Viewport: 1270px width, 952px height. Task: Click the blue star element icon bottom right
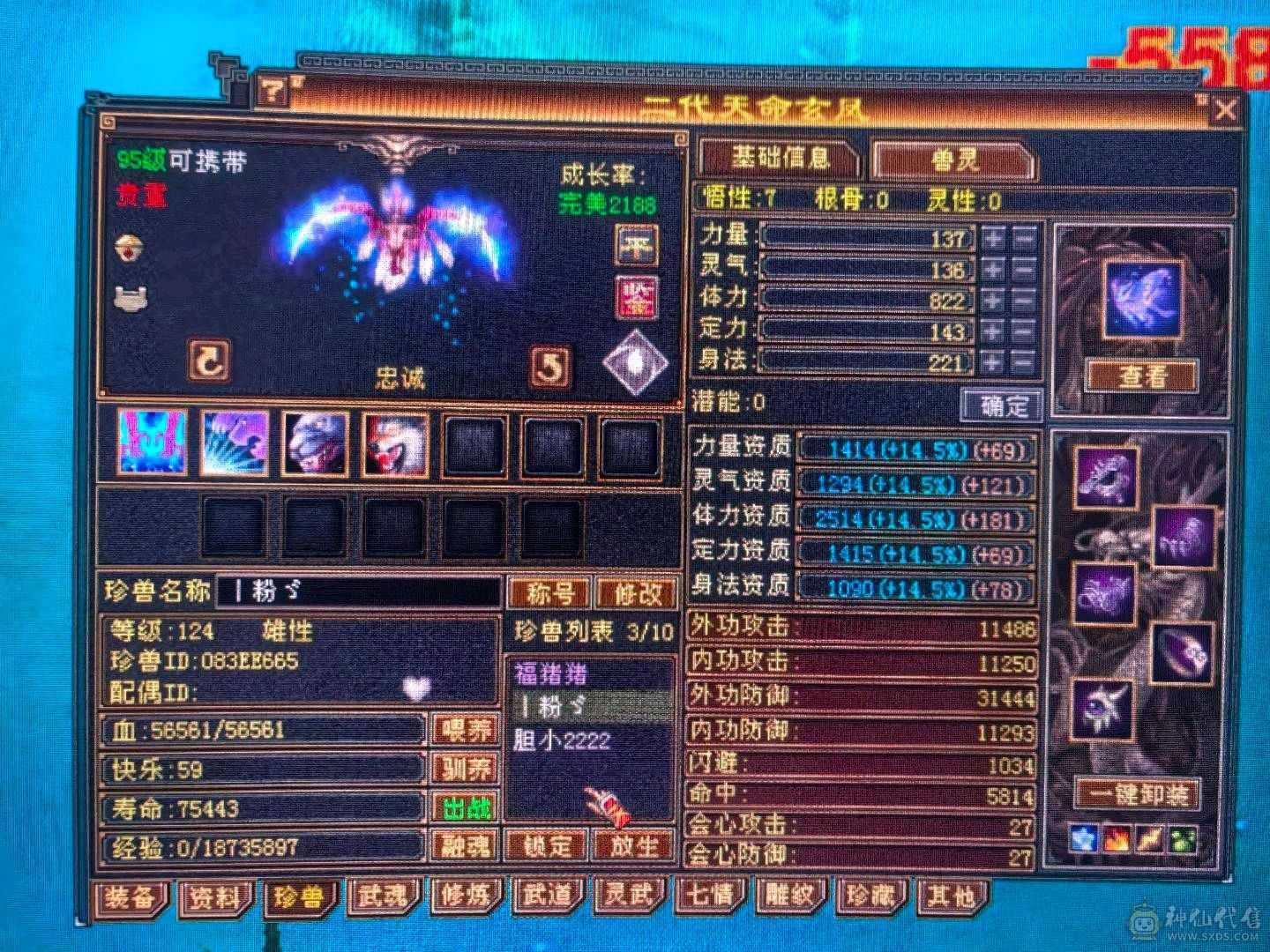pyautogui.click(x=1083, y=838)
